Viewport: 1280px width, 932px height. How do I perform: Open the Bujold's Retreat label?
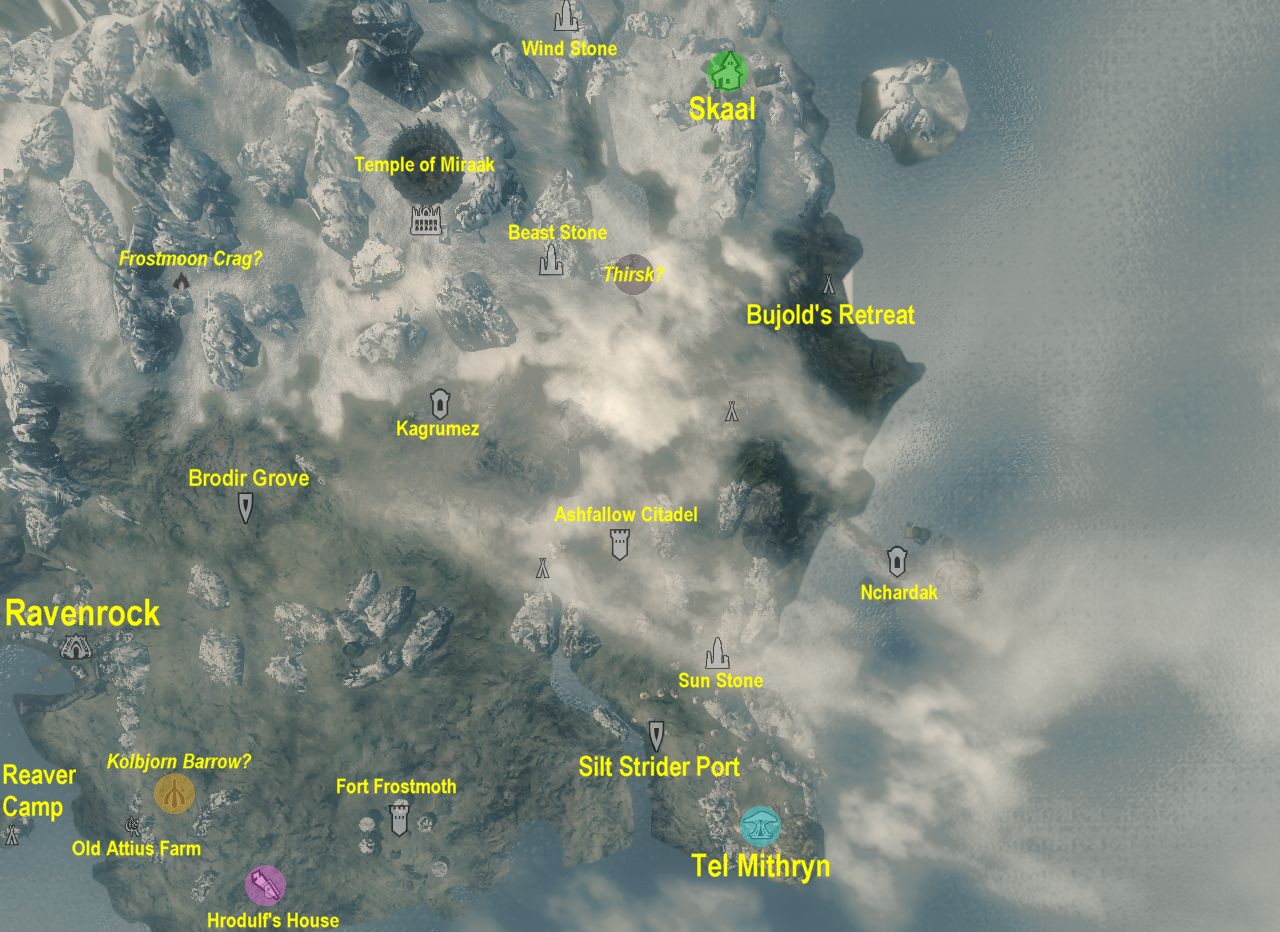(x=830, y=315)
